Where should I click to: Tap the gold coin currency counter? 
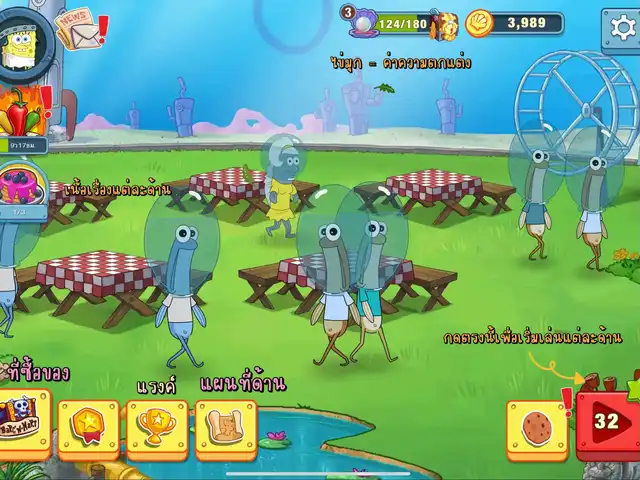point(515,23)
